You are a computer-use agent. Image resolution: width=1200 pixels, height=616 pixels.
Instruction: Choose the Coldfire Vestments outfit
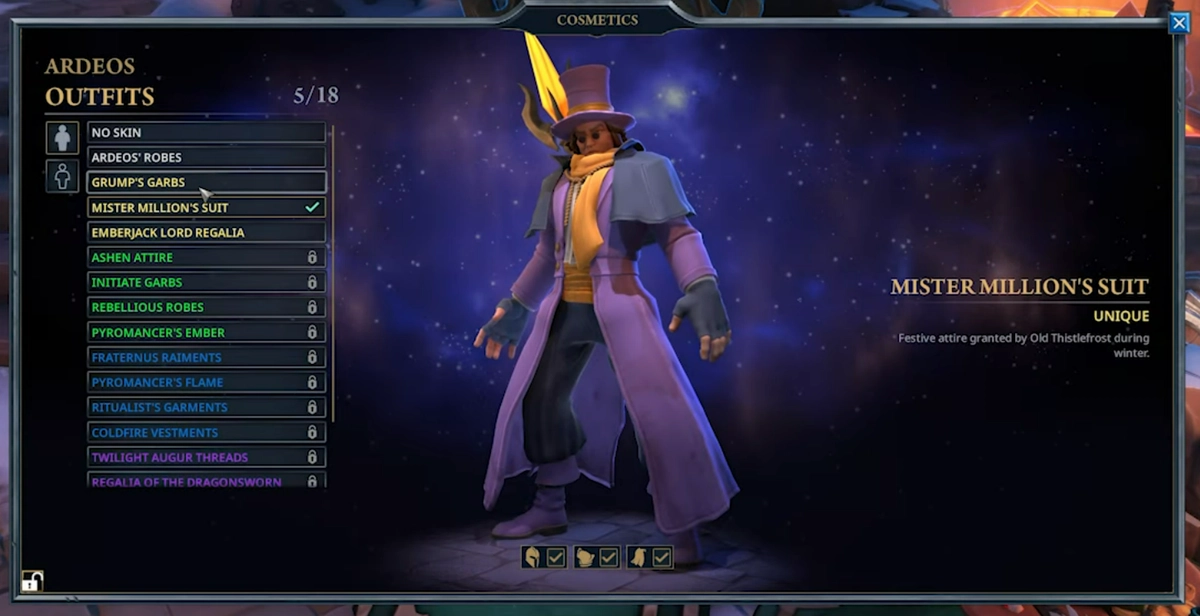(206, 432)
